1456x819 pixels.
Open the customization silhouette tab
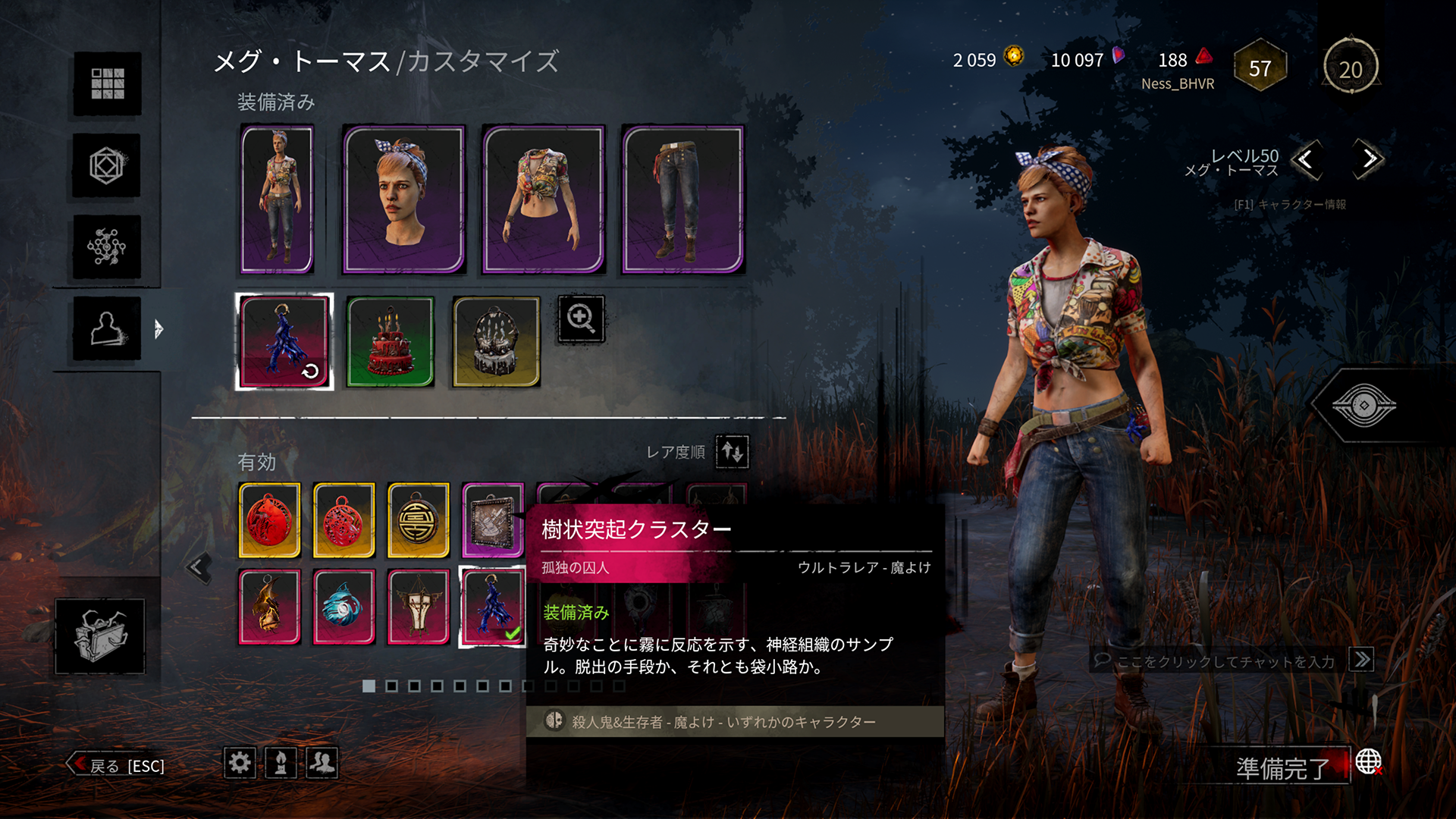point(107,328)
